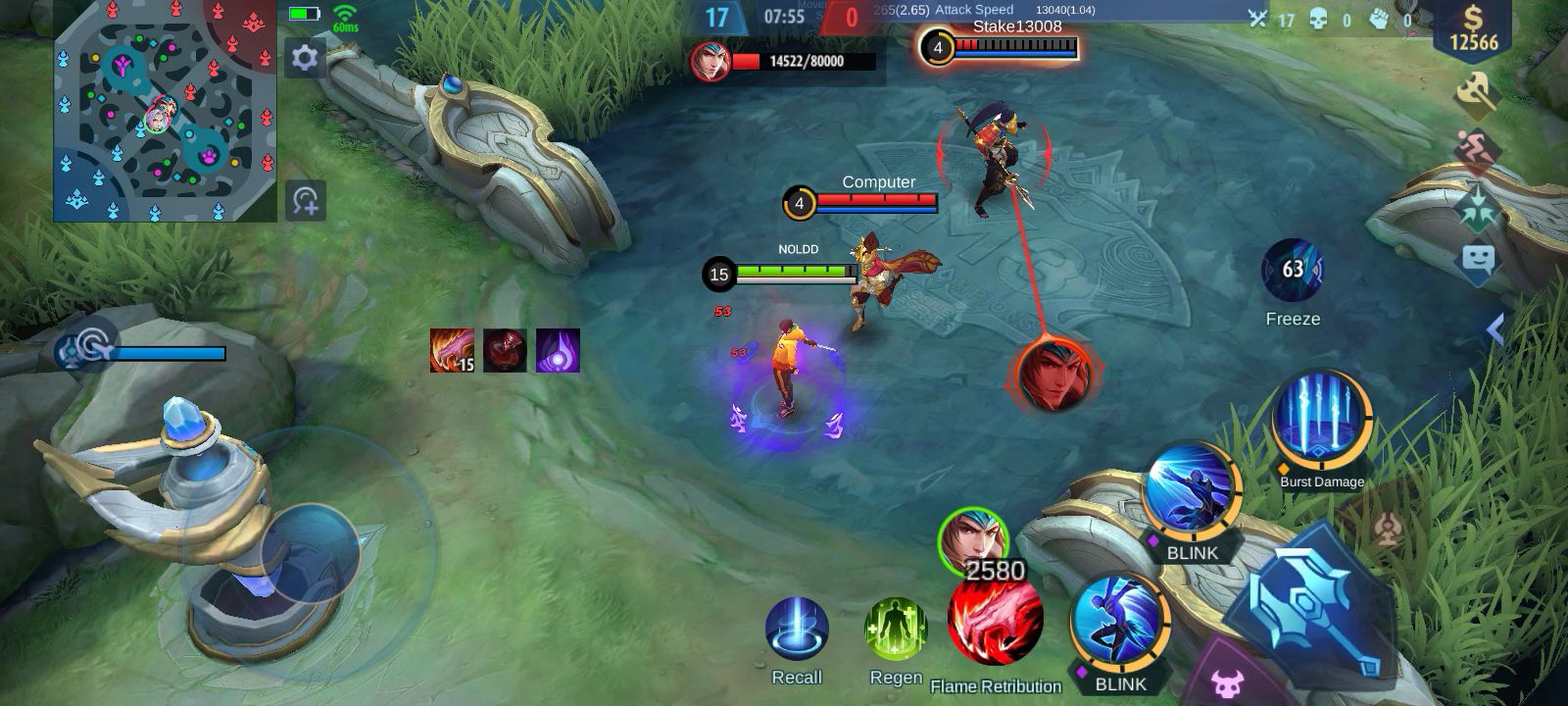Send the red running-figure retreat signal
This screenshot has width=1568, height=706.
1473,150
